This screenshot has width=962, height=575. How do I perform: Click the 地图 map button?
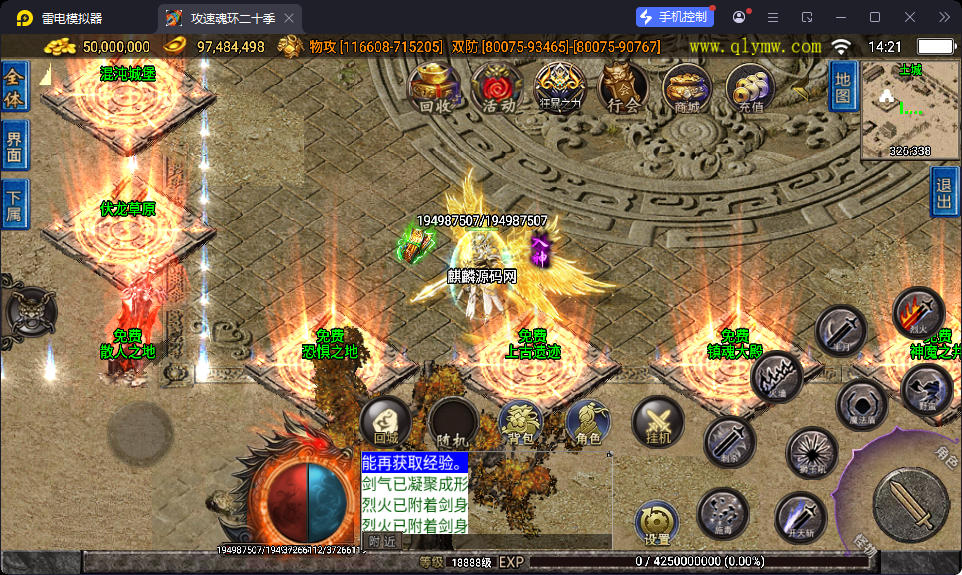tap(843, 85)
